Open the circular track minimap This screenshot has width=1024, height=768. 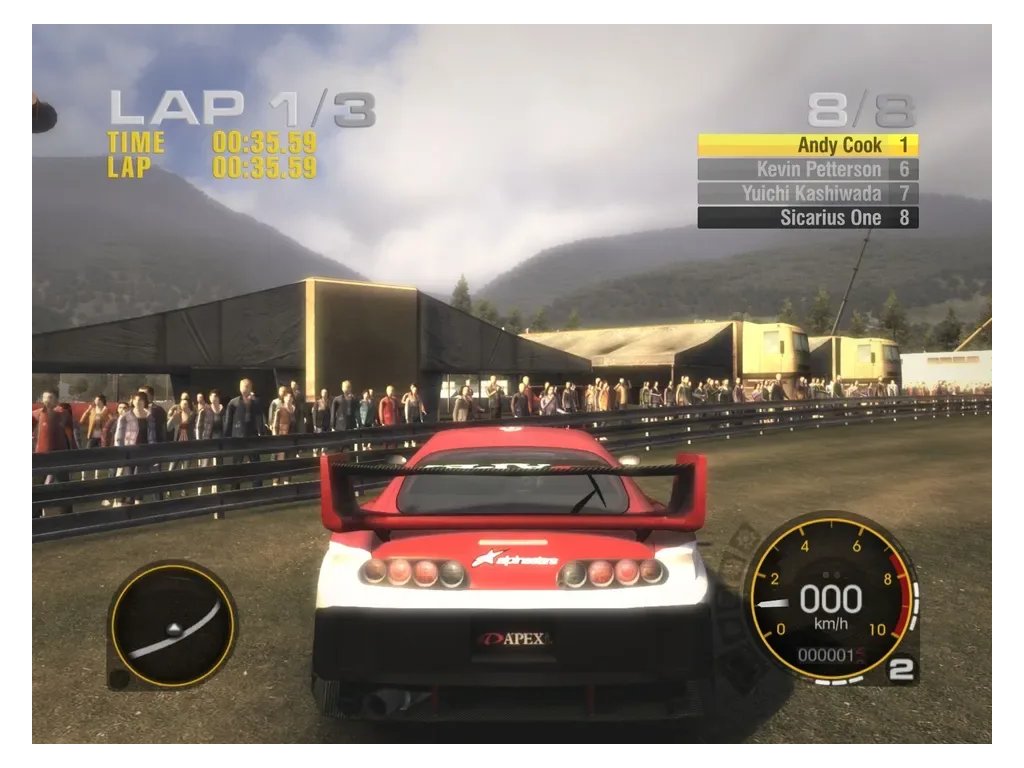(x=172, y=624)
